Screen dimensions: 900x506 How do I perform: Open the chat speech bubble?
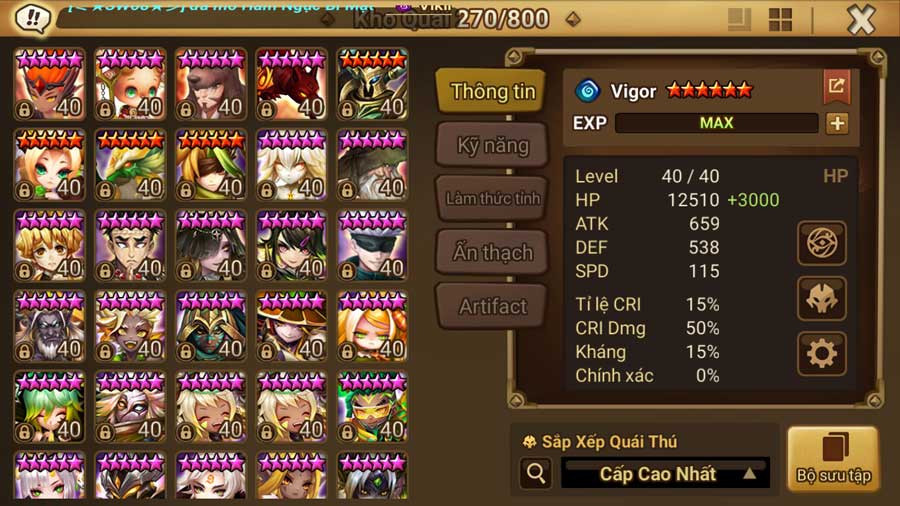click(x=34, y=18)
